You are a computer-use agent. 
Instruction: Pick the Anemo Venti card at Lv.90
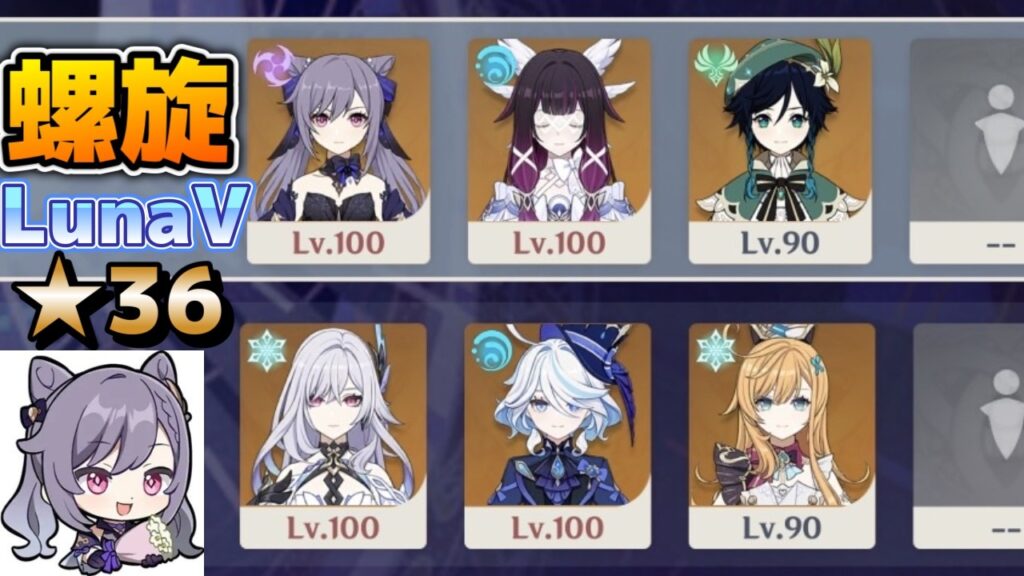click(780, 150)
